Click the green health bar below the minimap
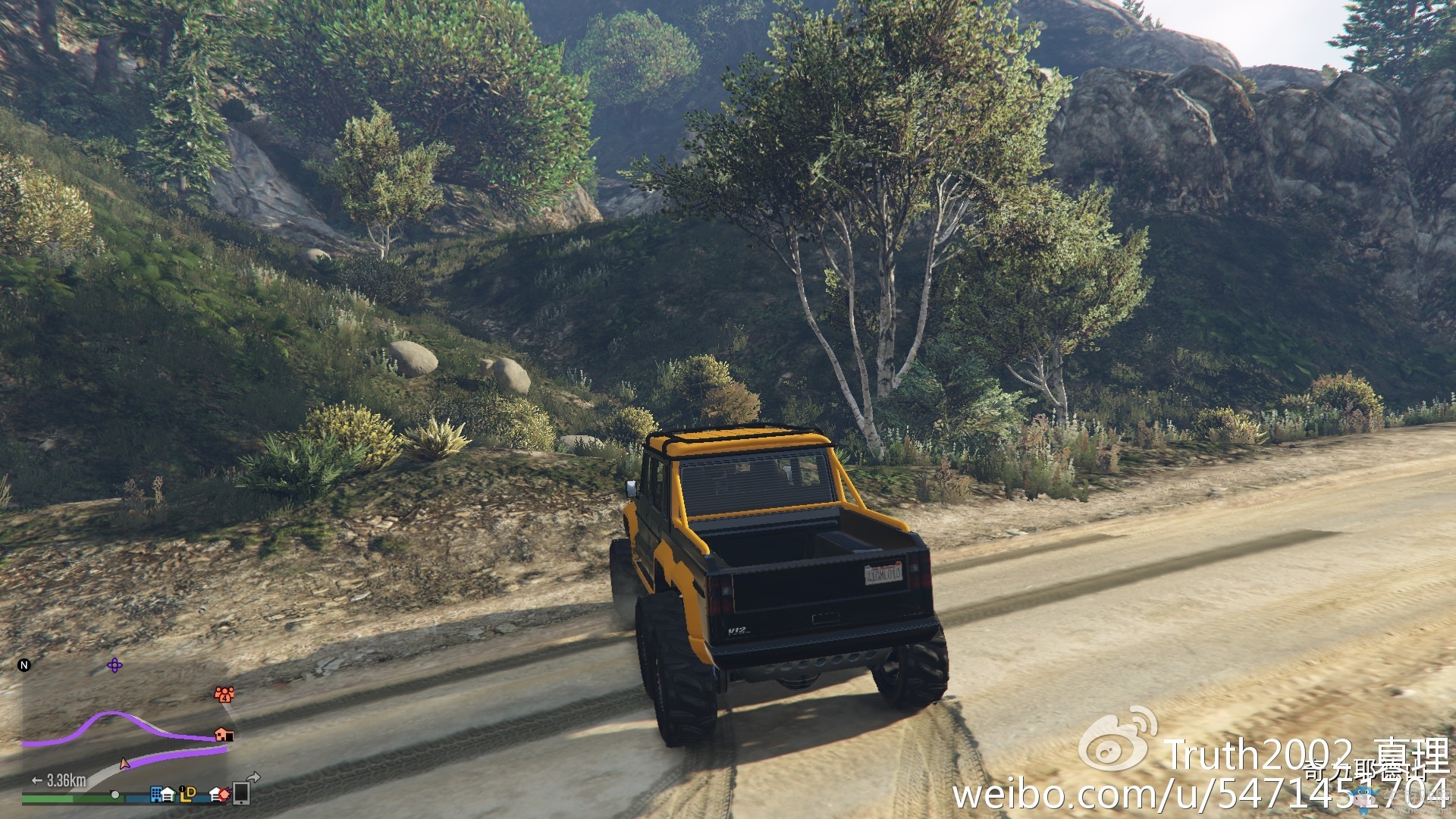1456x819 pixels. pyautogui.click(x=47, y=798)
